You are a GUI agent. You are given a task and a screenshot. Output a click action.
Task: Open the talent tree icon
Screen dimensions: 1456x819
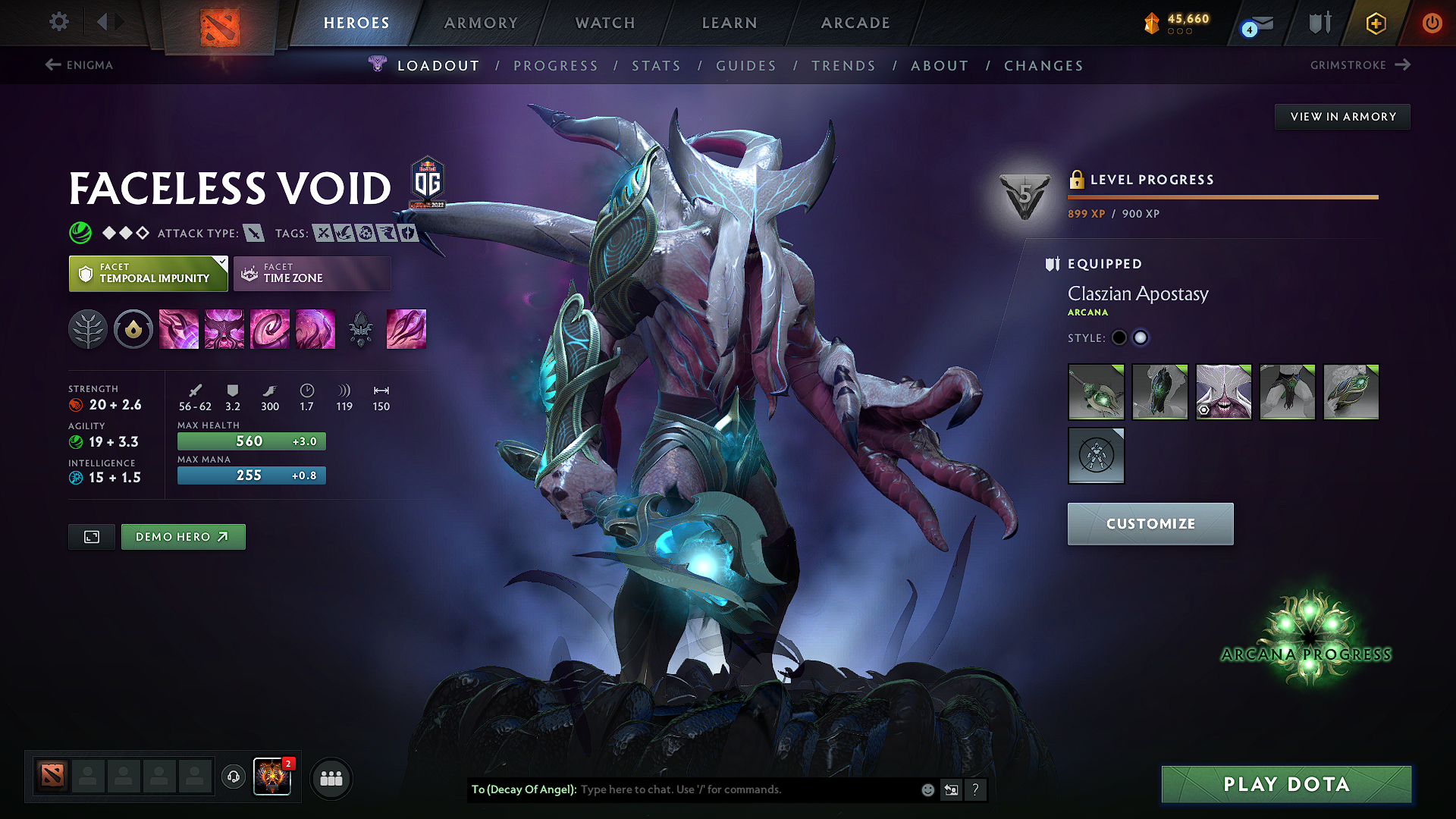(88, 329)
